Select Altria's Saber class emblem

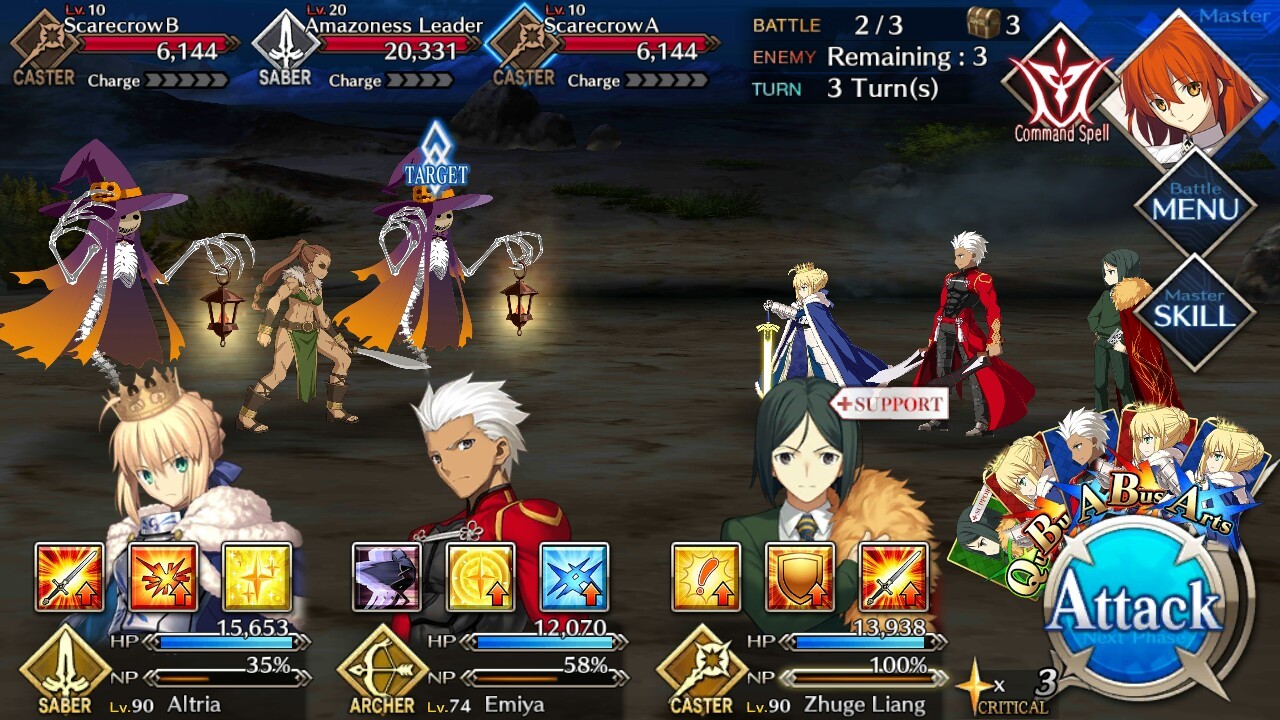[65, 672]
